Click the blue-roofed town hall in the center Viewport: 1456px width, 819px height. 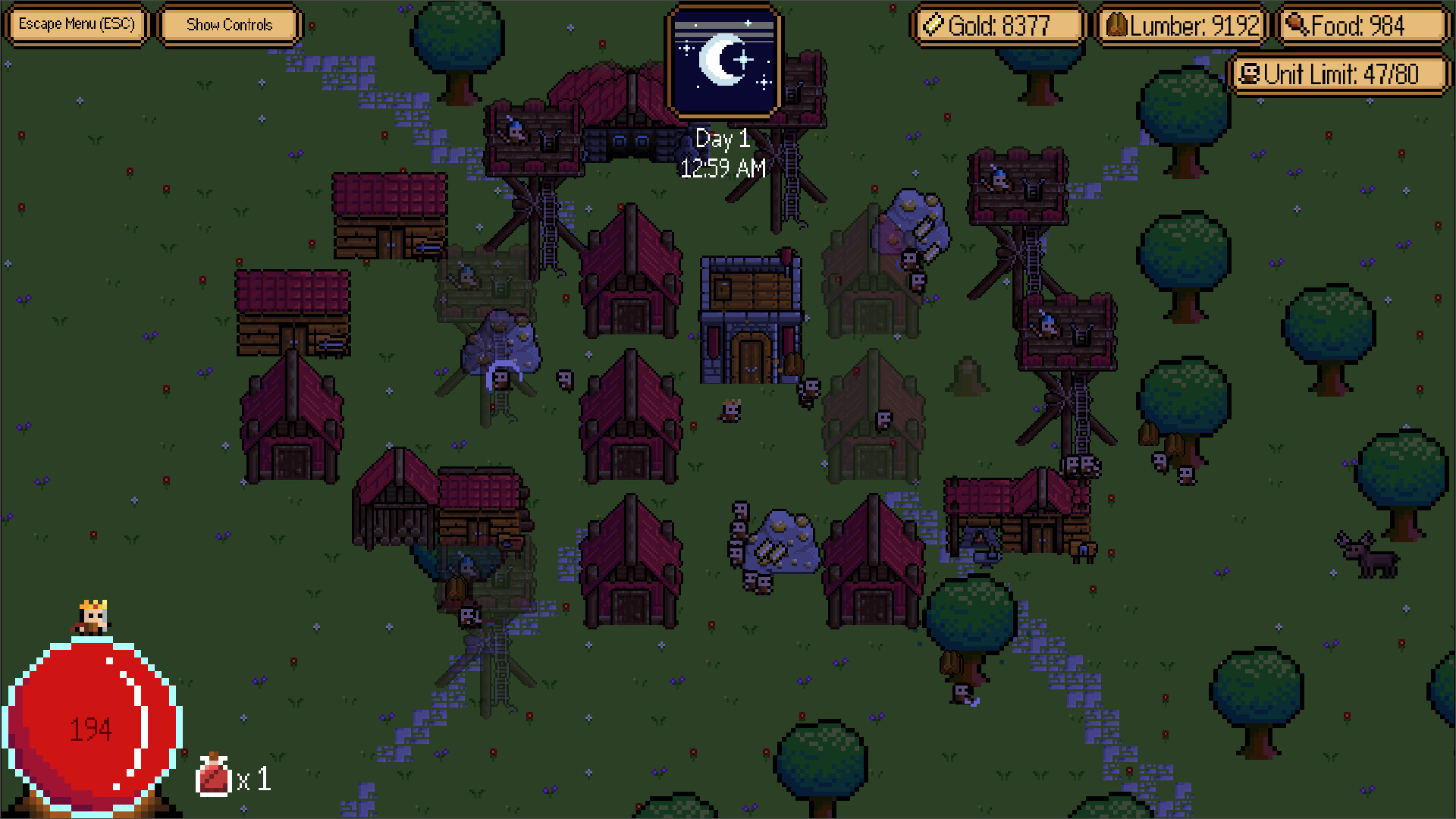coord(751,318)
